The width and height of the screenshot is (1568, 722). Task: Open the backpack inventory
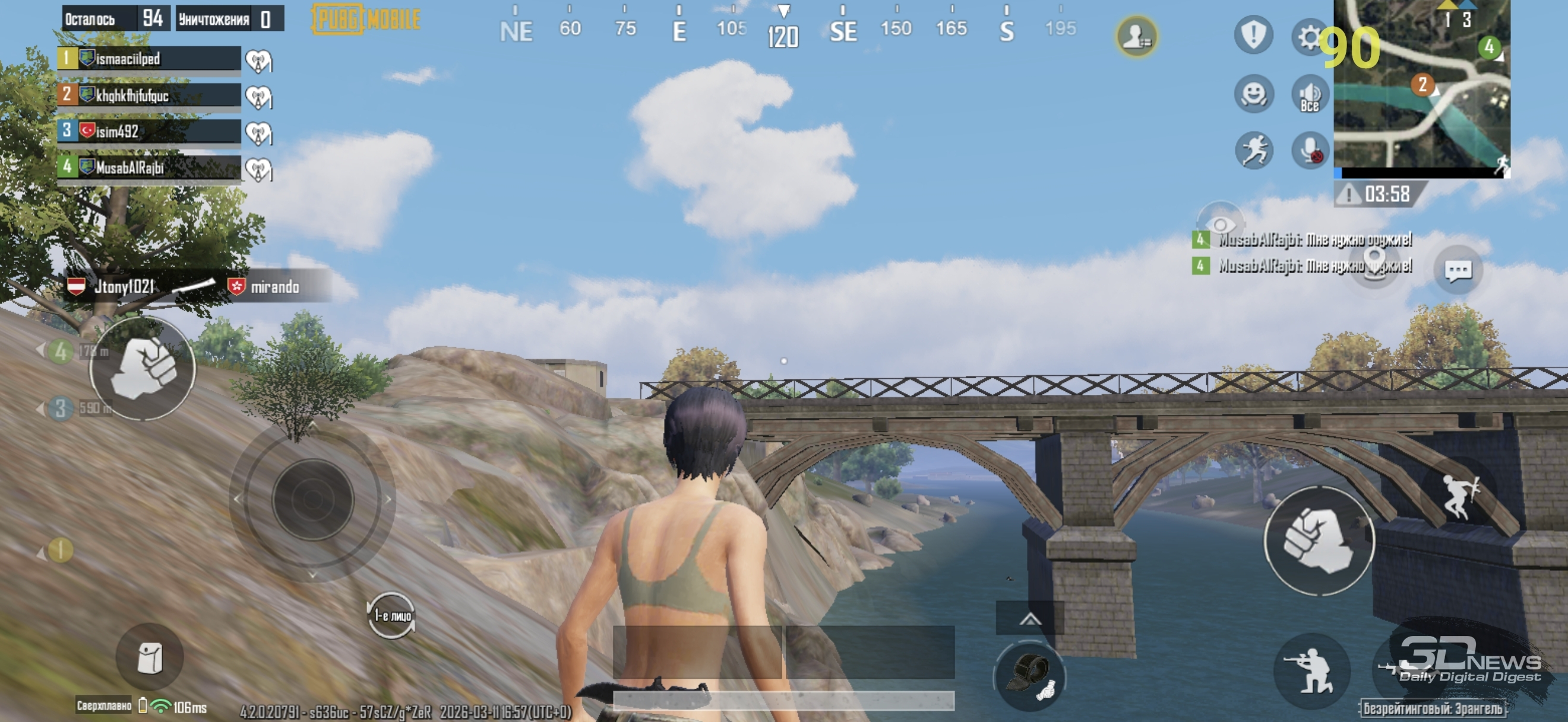click(149, 657)
